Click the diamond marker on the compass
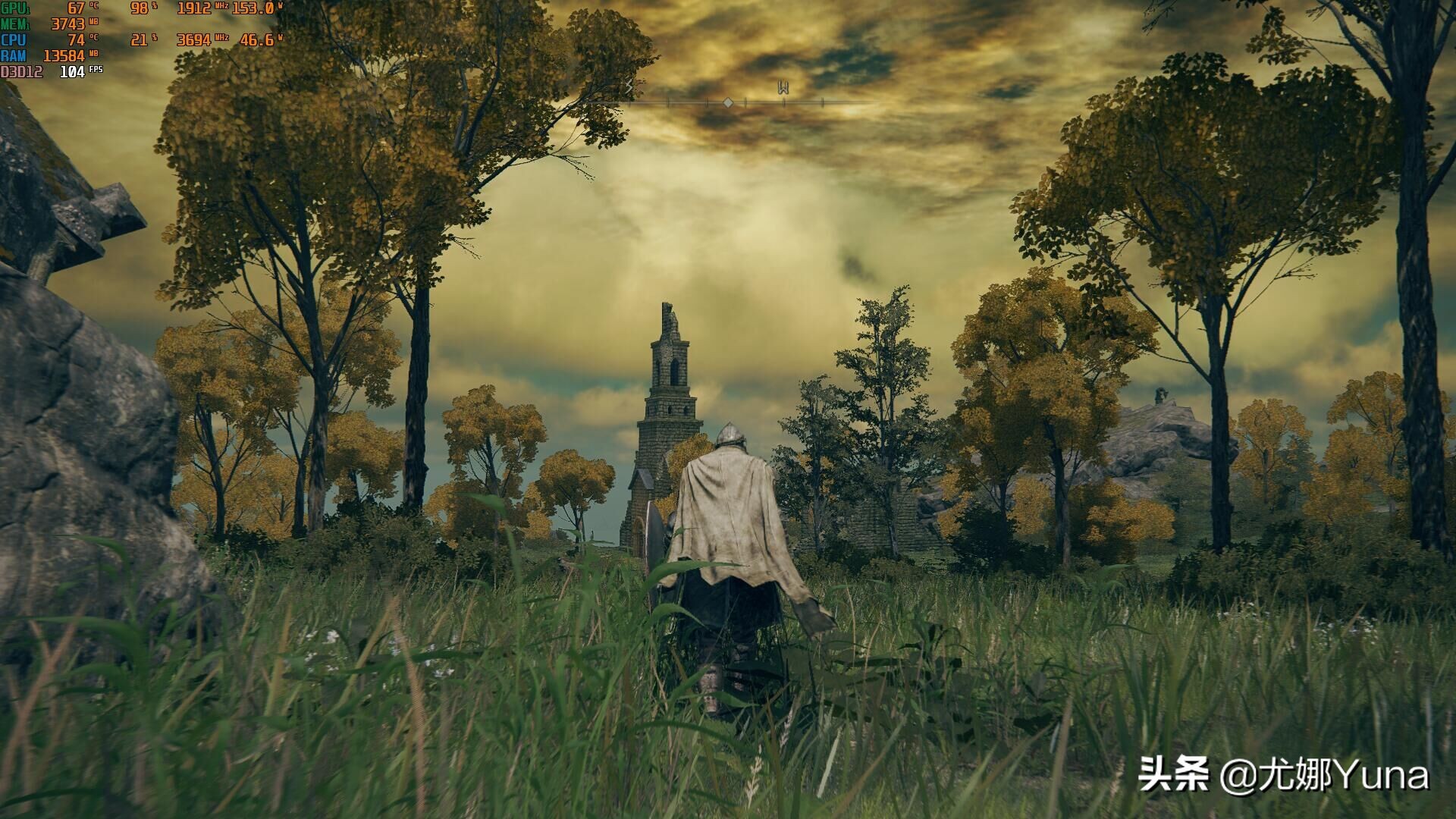This screenshot has height=819, width=1456. pyautogui.click(x=728, y=102)
